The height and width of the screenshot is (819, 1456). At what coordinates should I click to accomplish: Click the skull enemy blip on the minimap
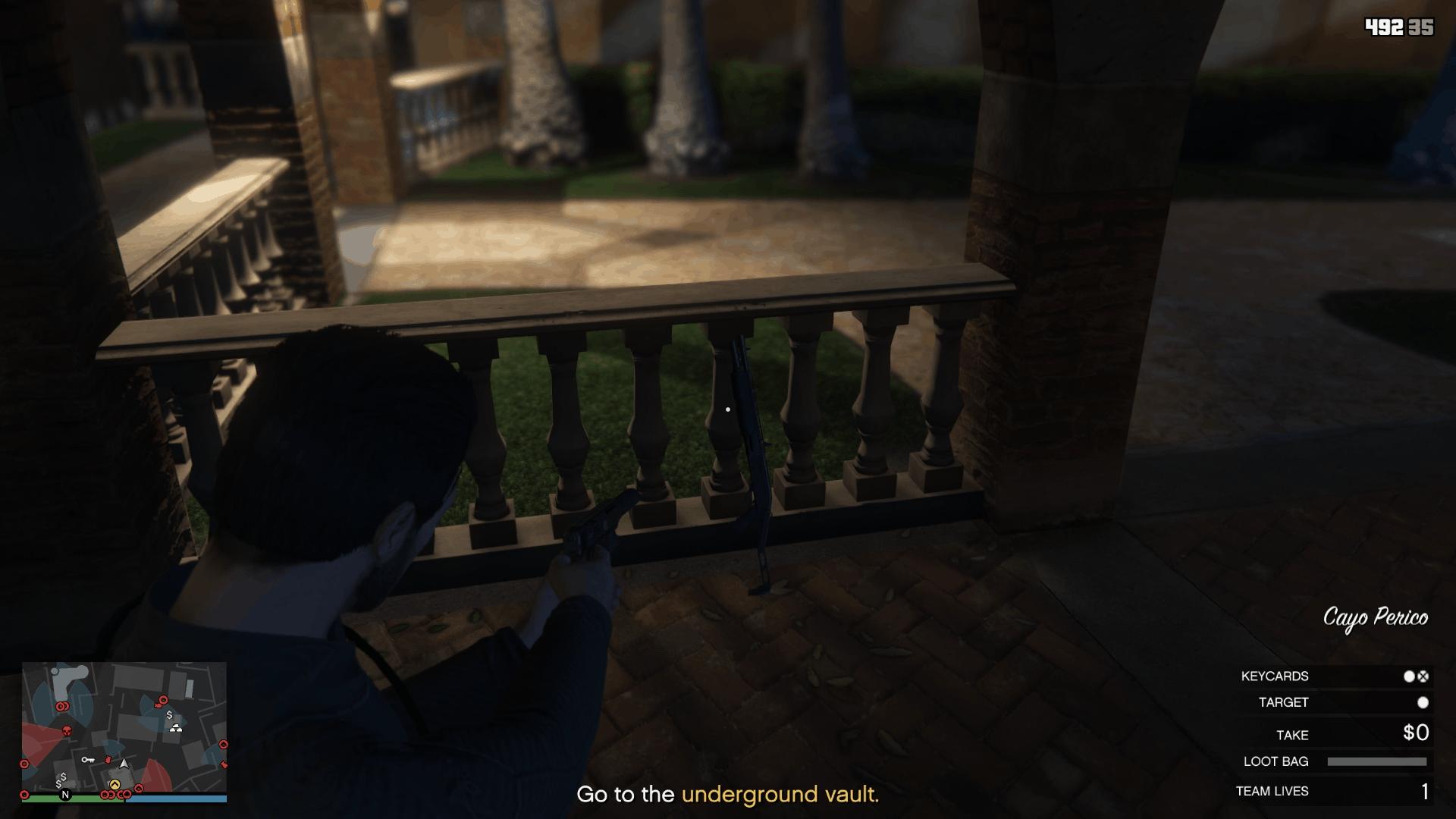click(67, 730)
